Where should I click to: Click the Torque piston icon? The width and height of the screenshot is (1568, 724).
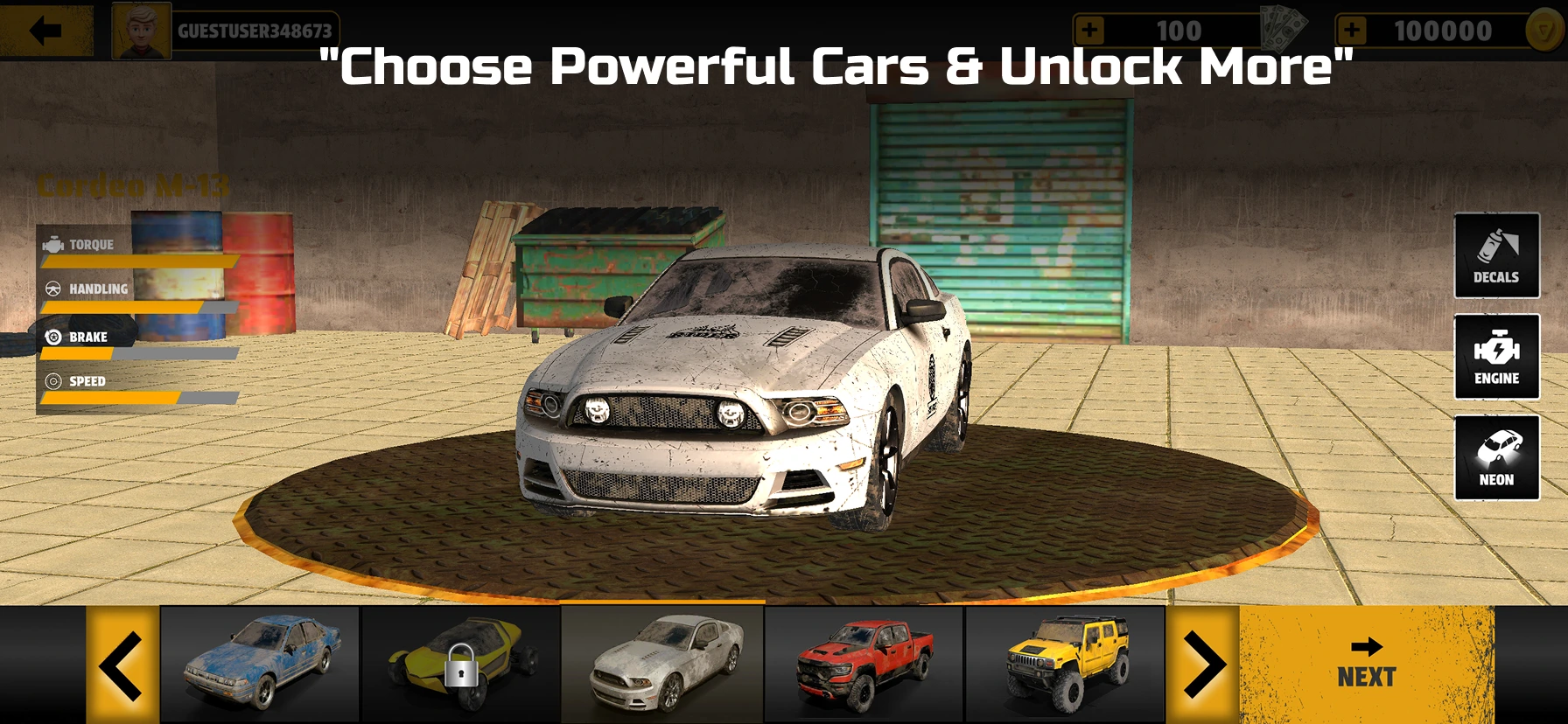(54, 245)
